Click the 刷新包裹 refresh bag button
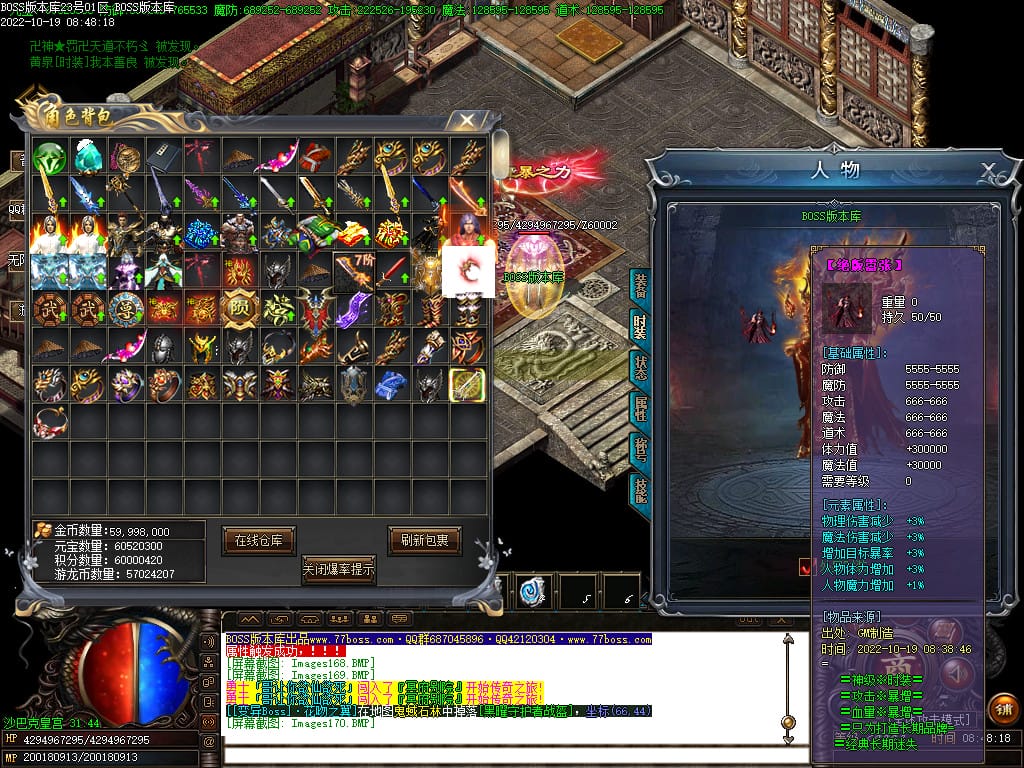 coord(424,540)
